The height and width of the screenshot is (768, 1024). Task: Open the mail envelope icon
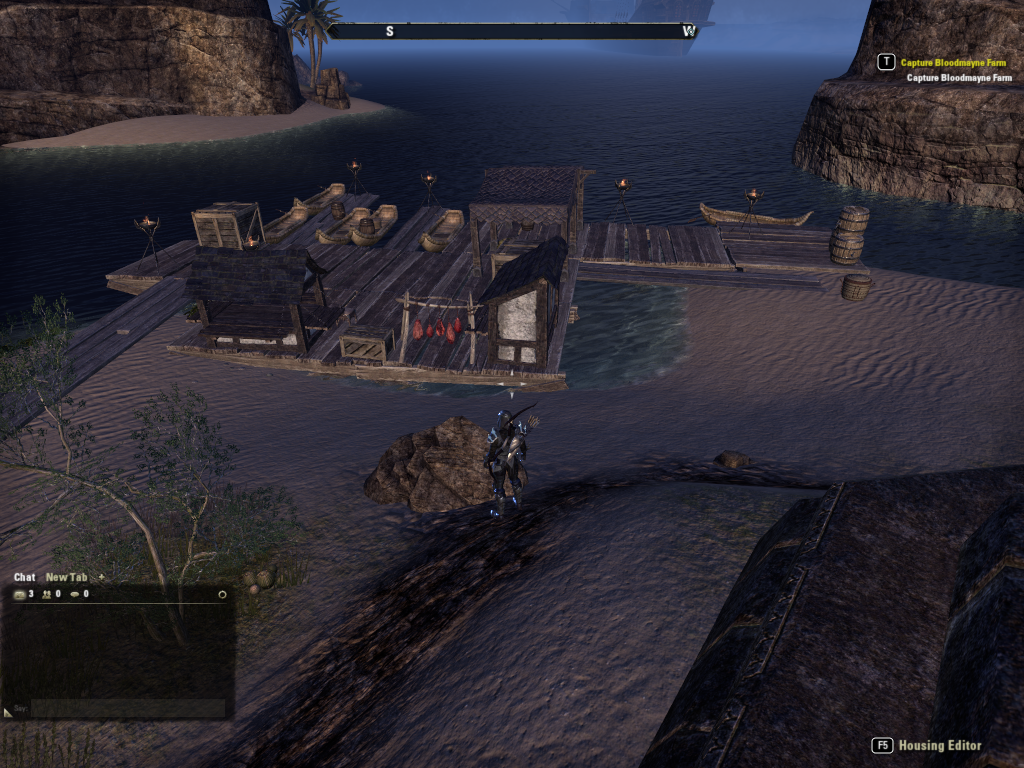(x=20, y=594)
